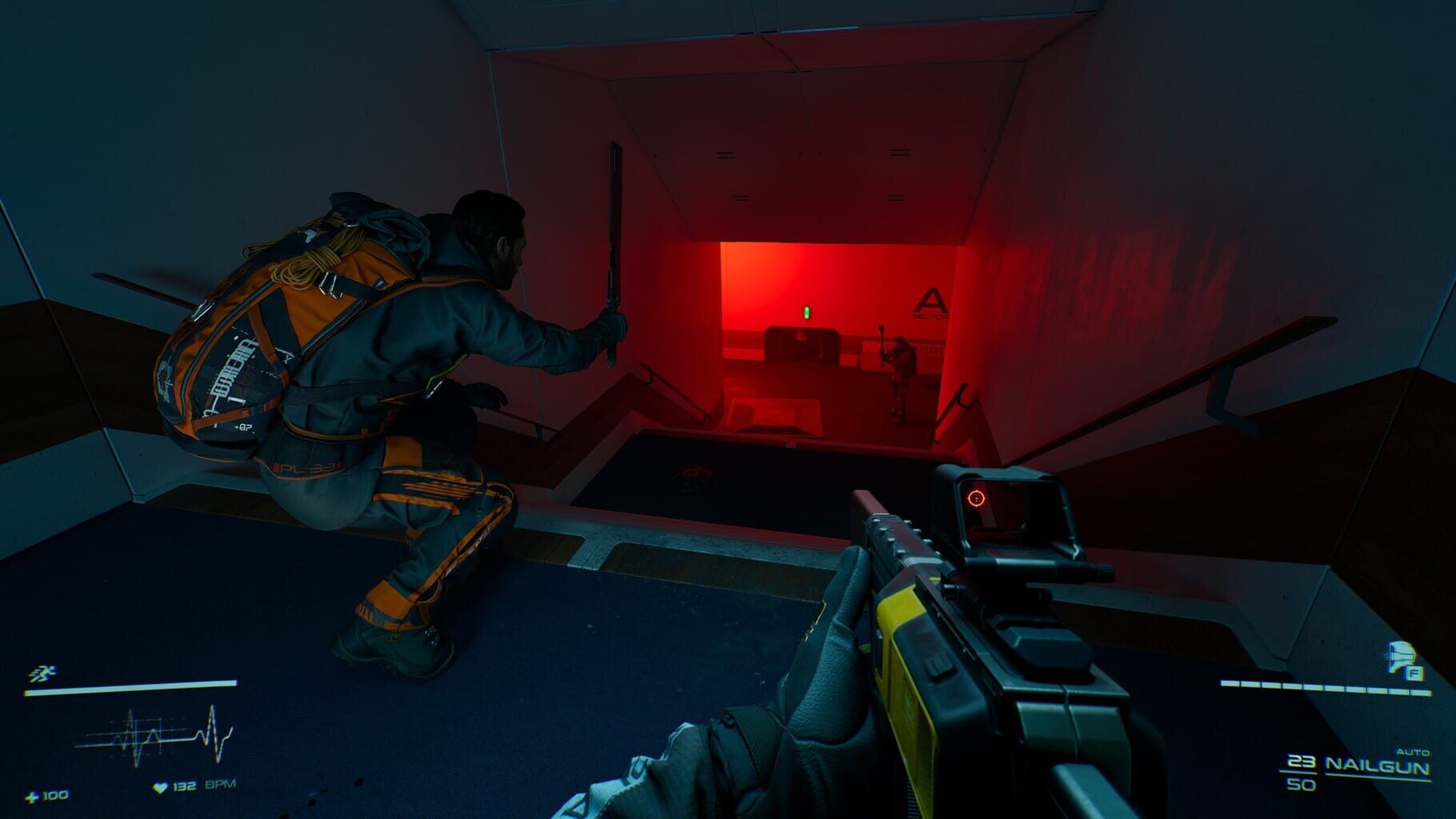
Task: Select the sprint icon in the HUD
Action: click(42, 672)
